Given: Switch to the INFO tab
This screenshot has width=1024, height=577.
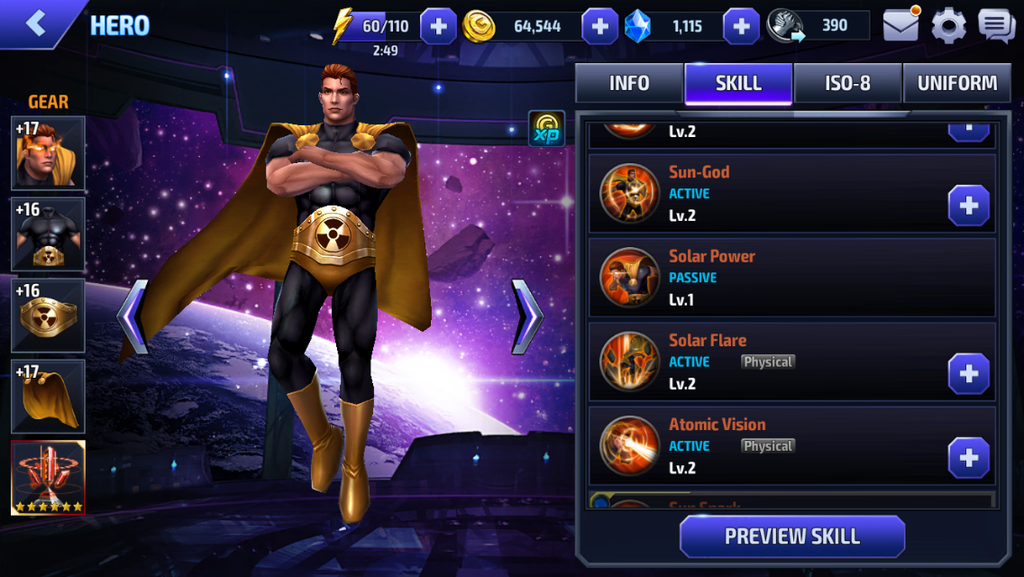Looking at the screenshot, I should pos(629,84).
